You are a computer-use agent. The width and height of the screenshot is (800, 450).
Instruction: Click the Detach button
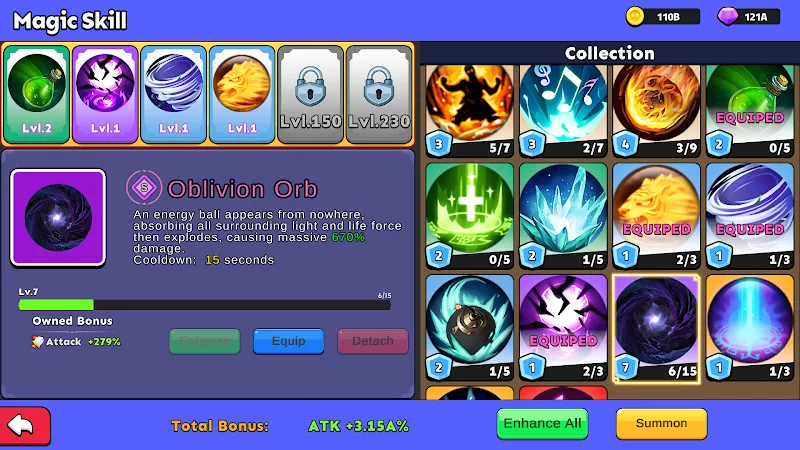point(373,341)
